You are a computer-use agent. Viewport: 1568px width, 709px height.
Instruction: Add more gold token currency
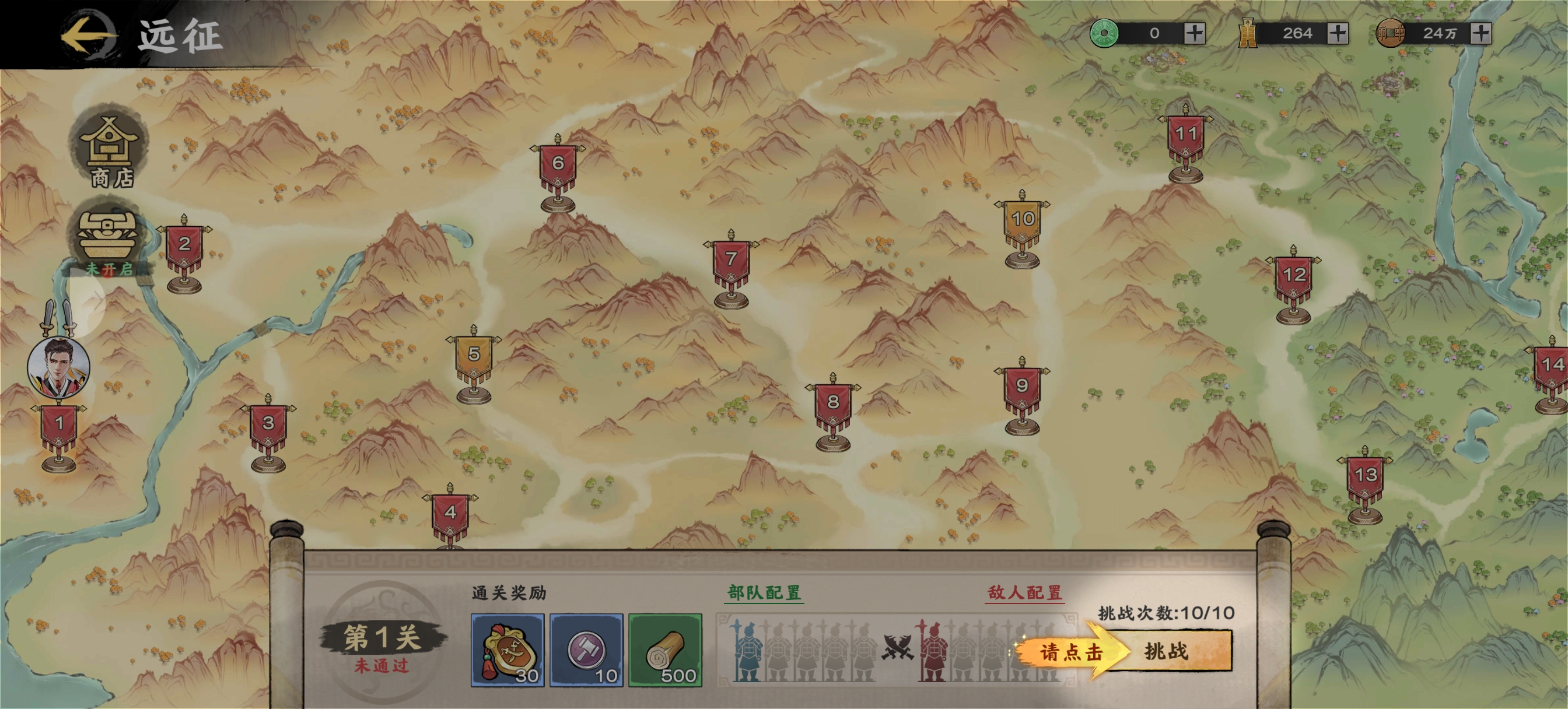tap(1338, 33)
